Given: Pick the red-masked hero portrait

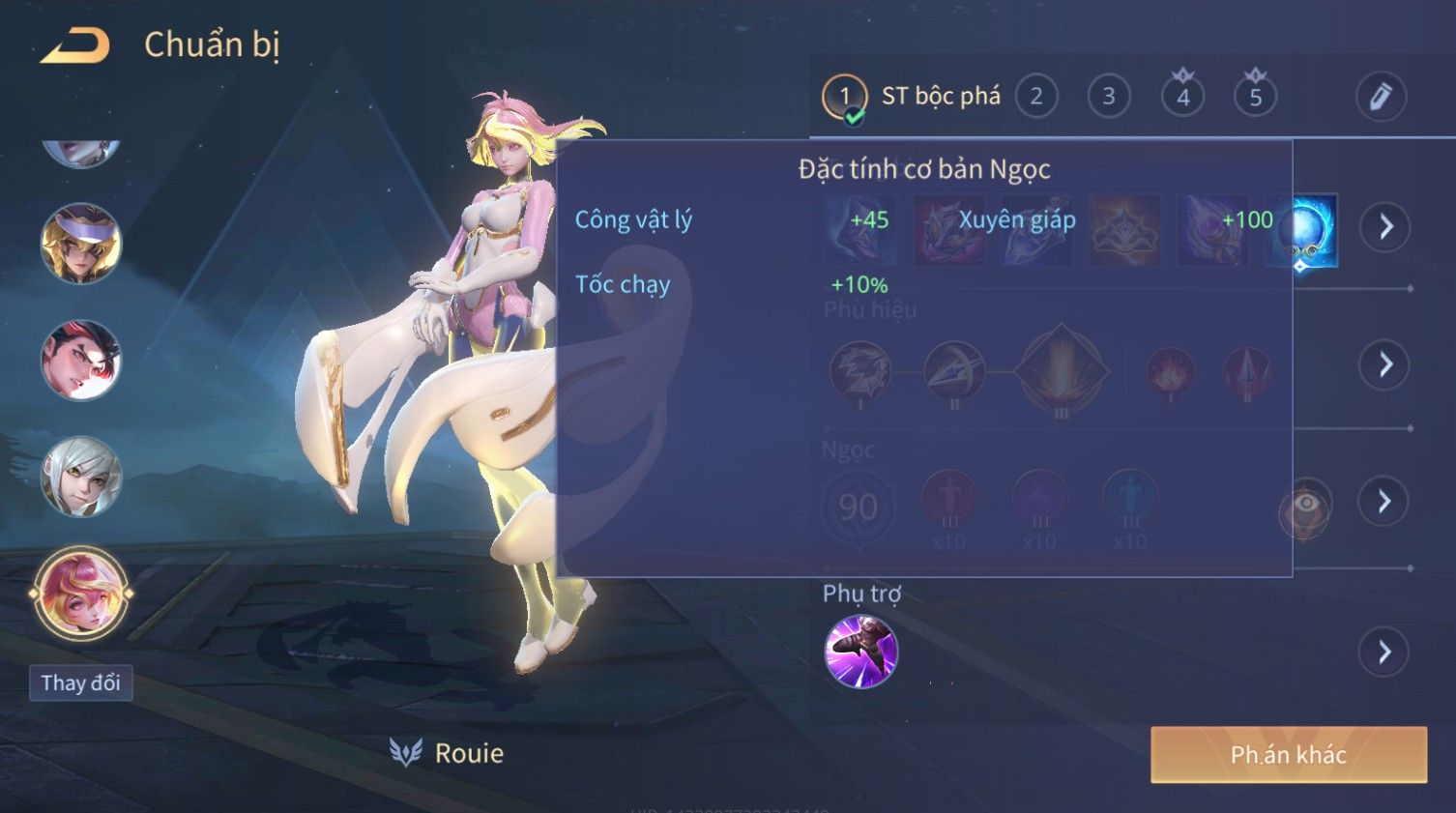Looking at the screenshot, I should (81, 361).
